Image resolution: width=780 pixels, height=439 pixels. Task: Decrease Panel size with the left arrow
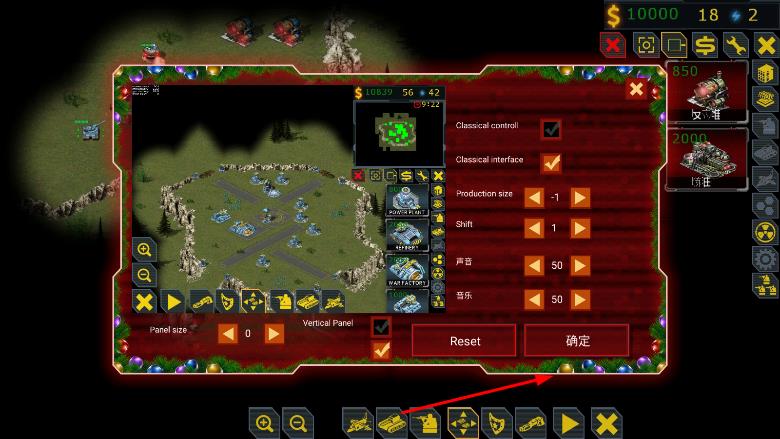pyautogui.click(x=228, y=333)
